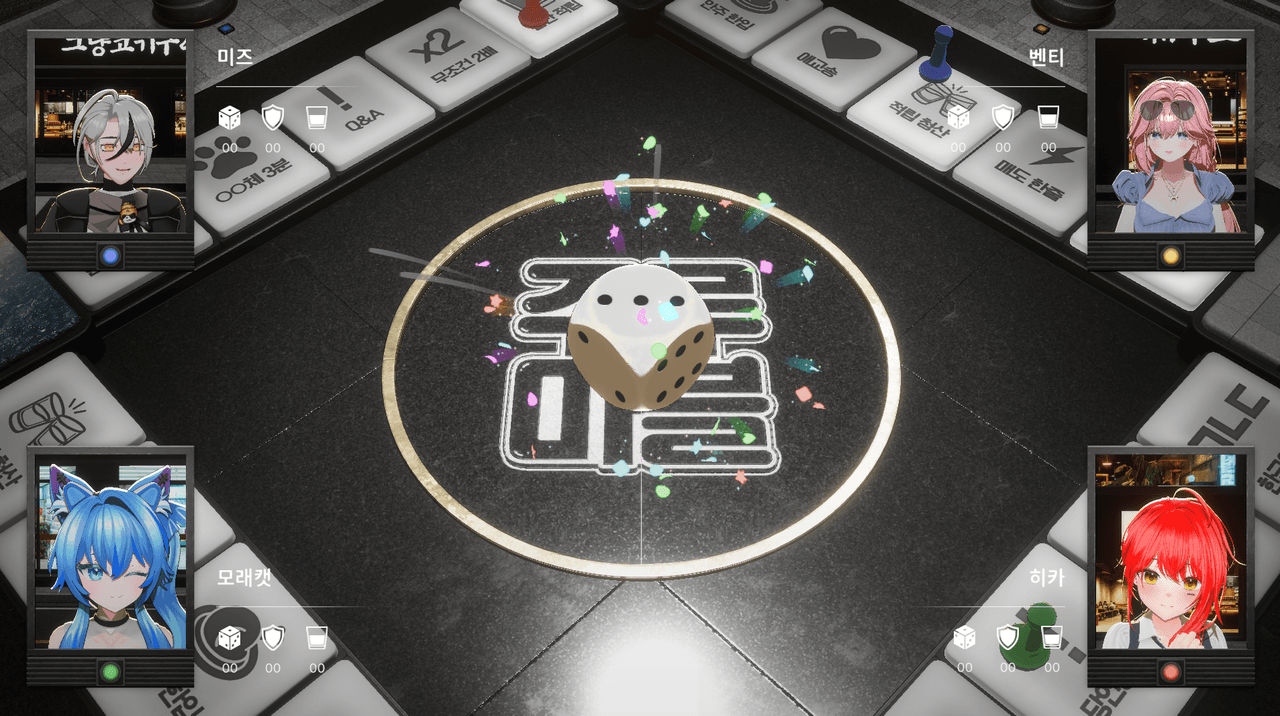
Task: Click the dice icon under 벤티
Action: (x=958, y=117)
